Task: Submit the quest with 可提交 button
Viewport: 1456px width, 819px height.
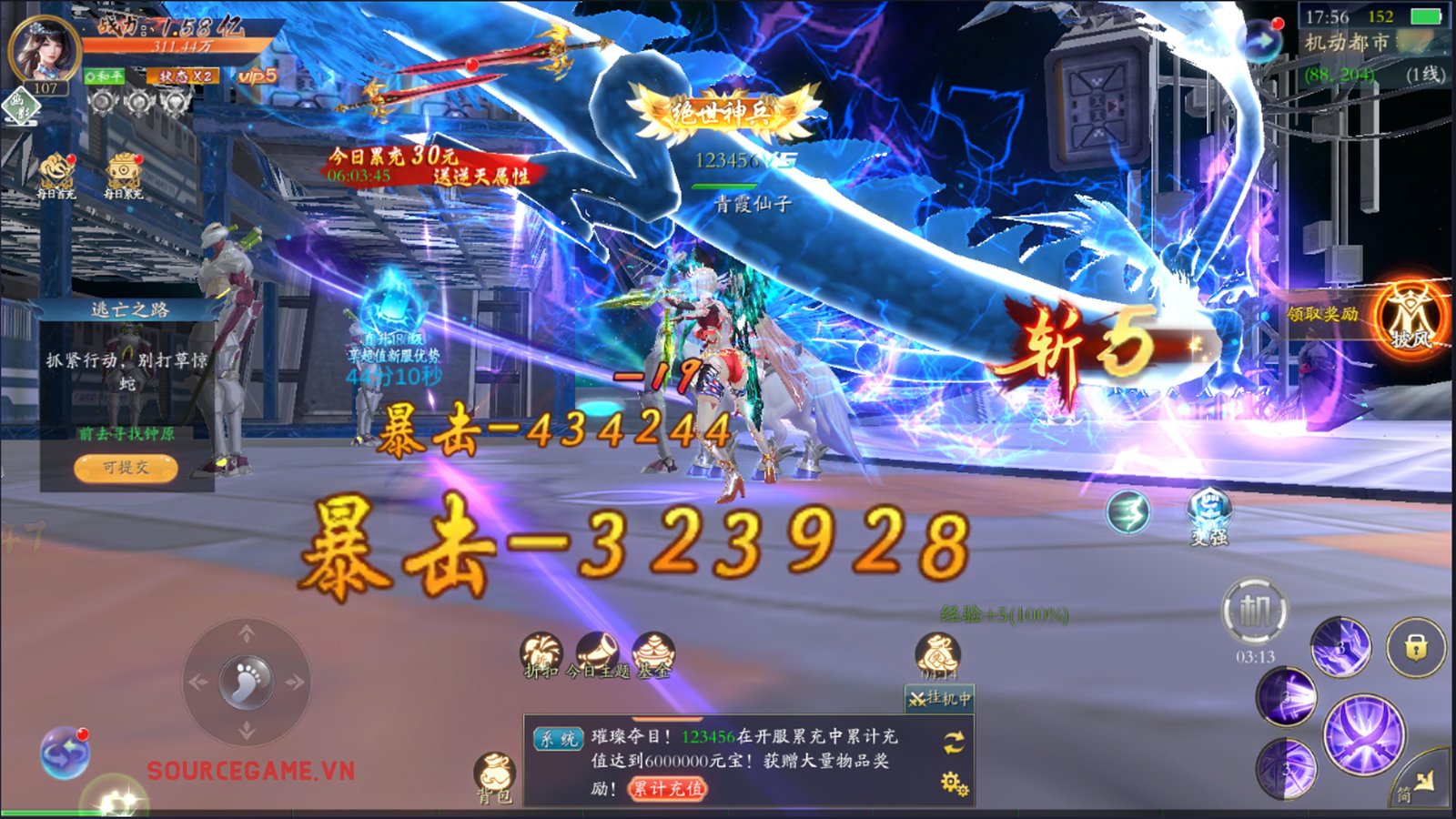Action: 126,468
